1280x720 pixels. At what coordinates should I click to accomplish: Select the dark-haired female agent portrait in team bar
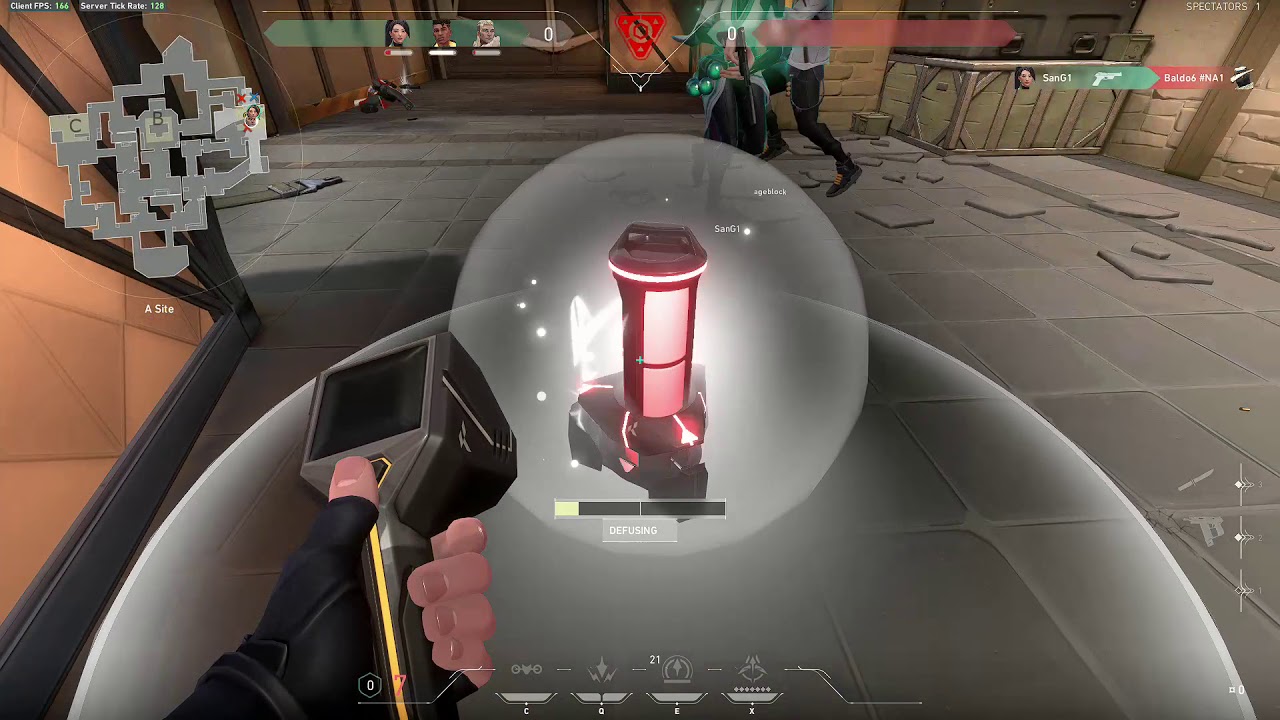pos(398,34)
